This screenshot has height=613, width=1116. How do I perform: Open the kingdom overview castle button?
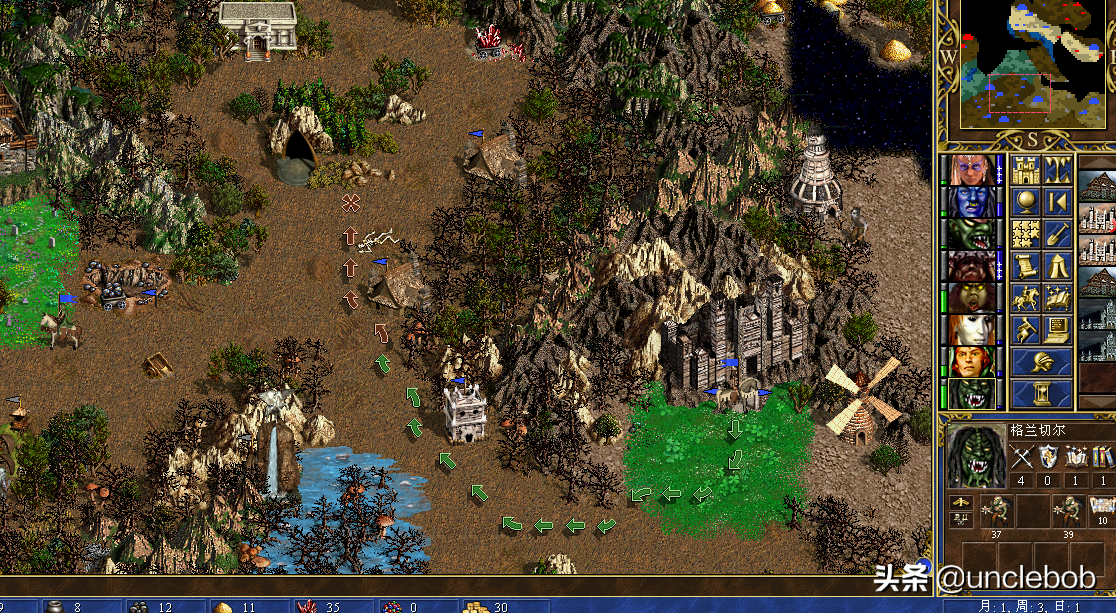pyautogui.click(x=1025, y=170)
